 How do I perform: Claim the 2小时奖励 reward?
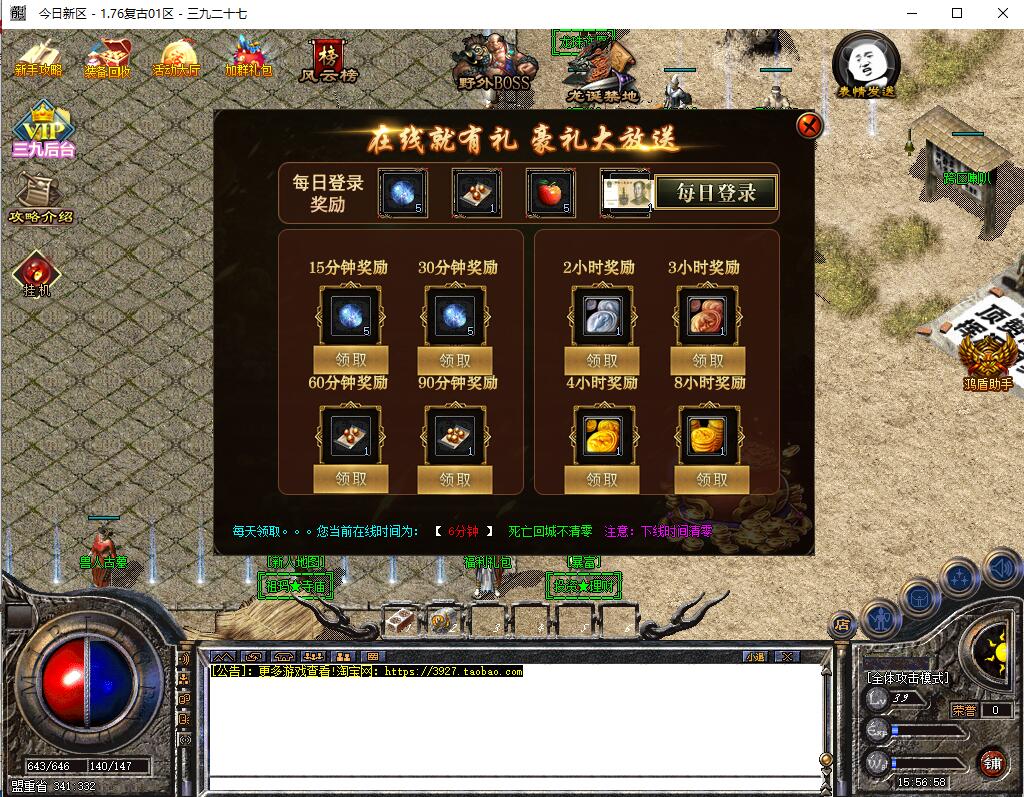point(602,360)
